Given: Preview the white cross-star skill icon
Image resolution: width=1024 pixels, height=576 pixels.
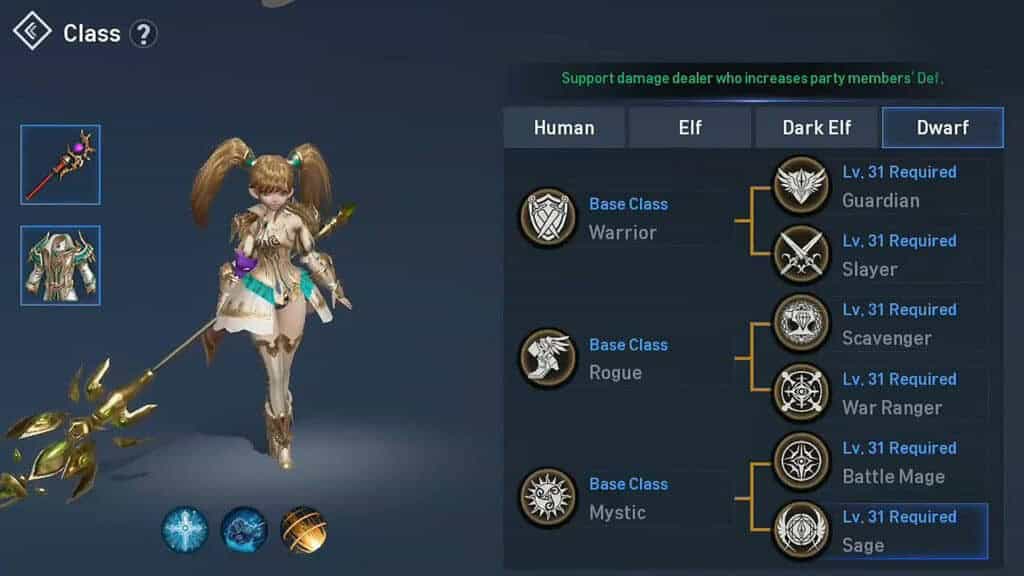Looking at the screenshot, I should click(x=185, y=530).
